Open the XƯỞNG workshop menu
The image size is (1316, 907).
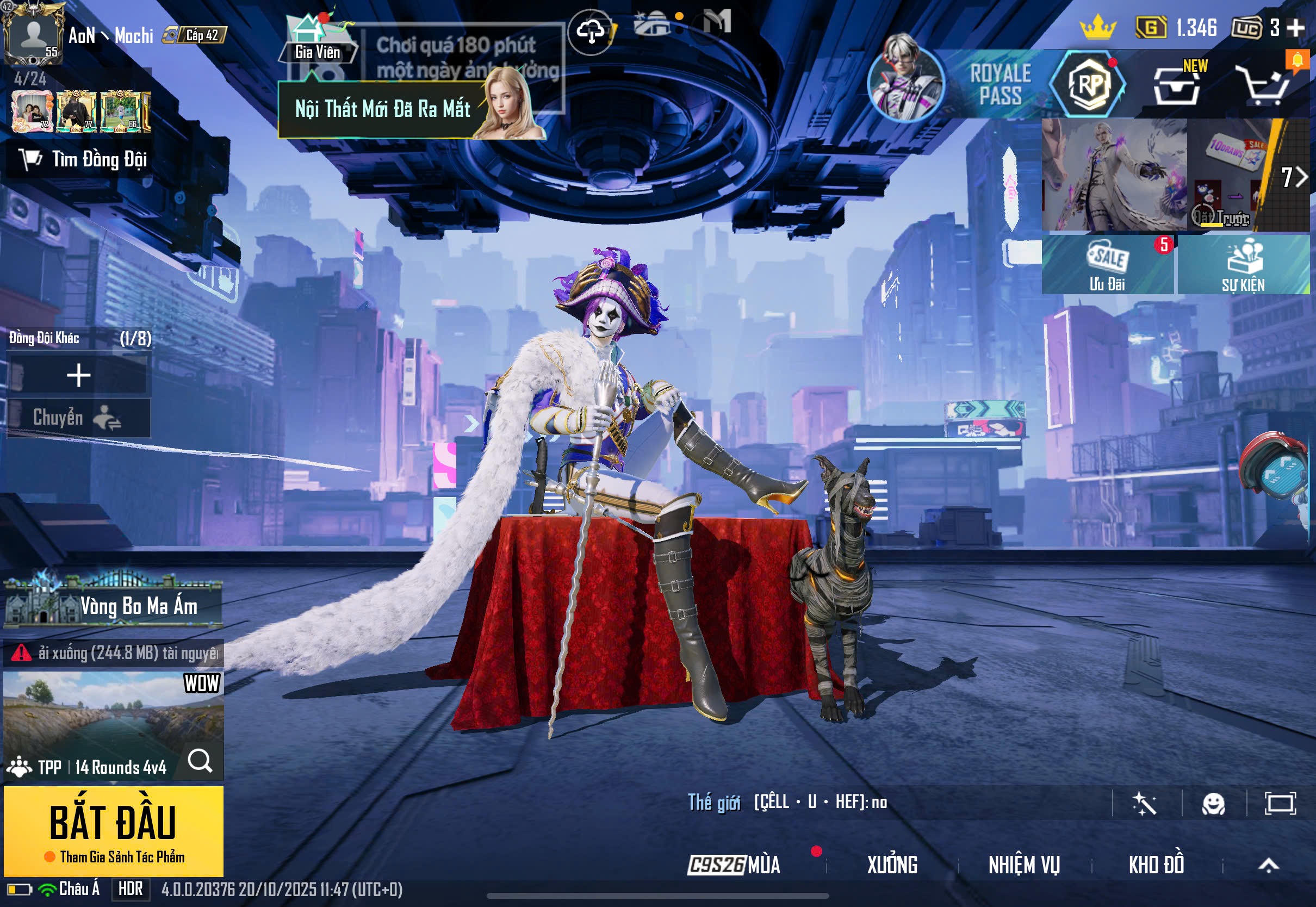(891, 865)
